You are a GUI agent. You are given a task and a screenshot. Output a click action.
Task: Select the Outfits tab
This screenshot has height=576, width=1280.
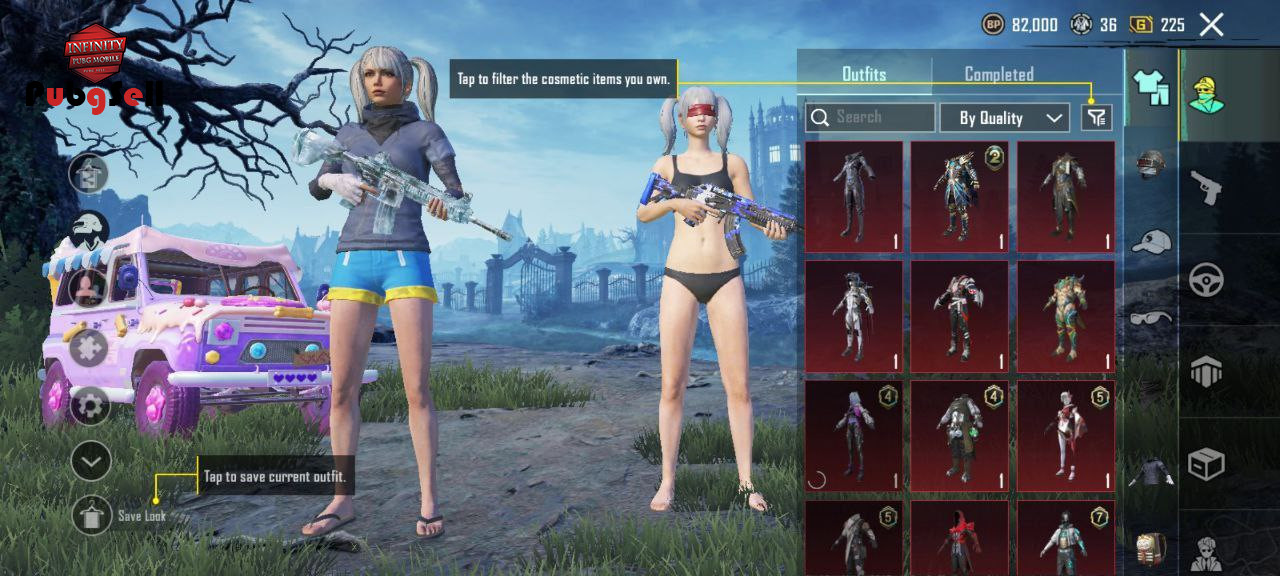click(864, 74)
